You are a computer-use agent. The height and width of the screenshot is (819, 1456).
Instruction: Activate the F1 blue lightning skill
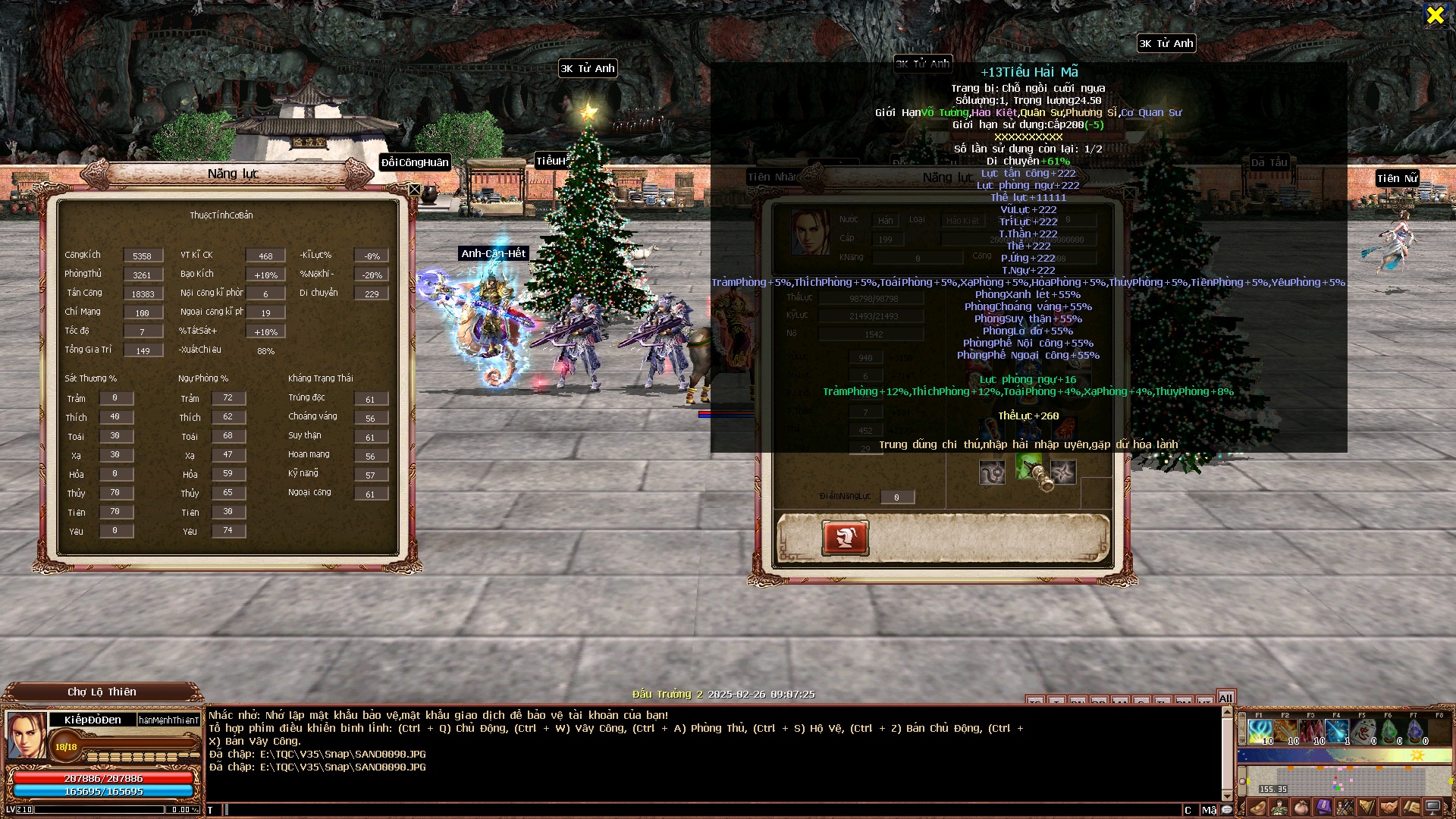tap(1260, 732)
